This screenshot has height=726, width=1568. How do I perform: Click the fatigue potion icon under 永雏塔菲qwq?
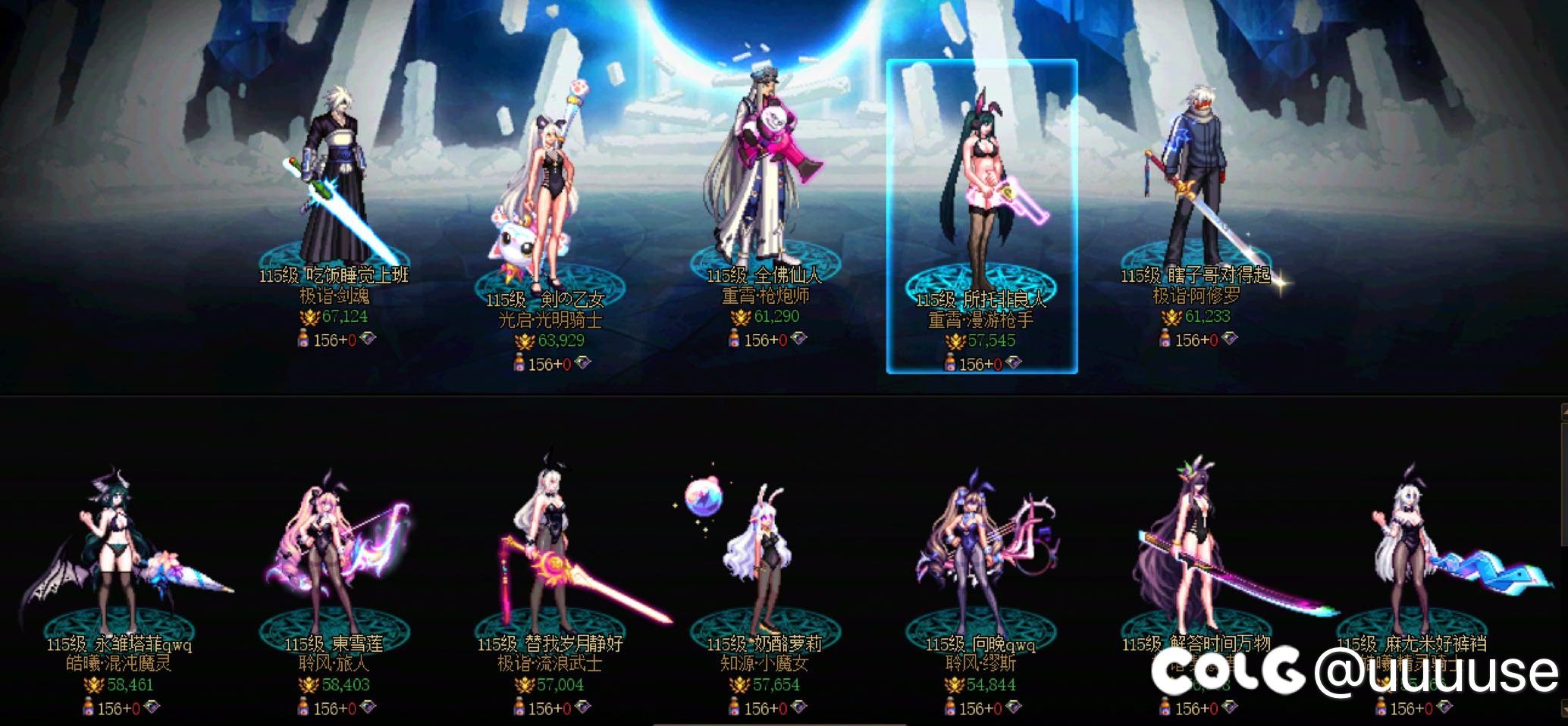tap(88, 707)
